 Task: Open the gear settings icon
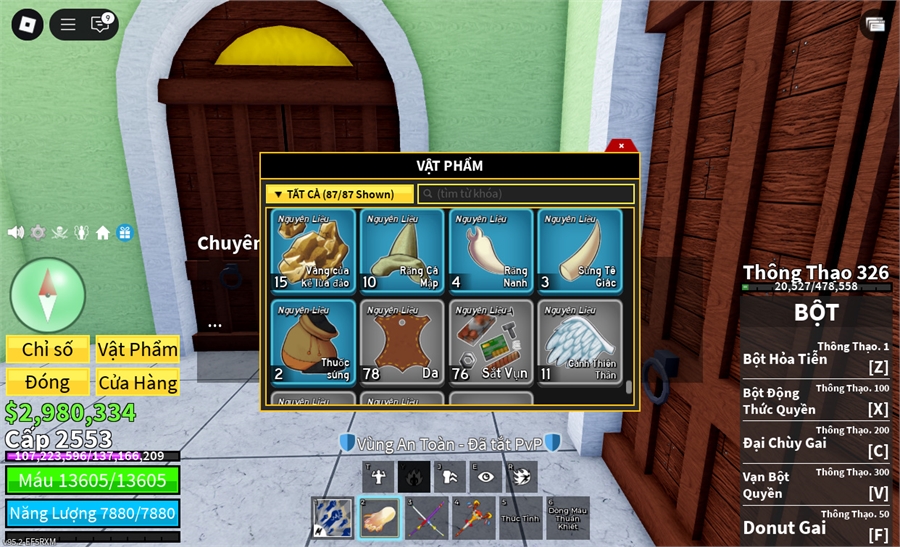[x=38, y=232]
